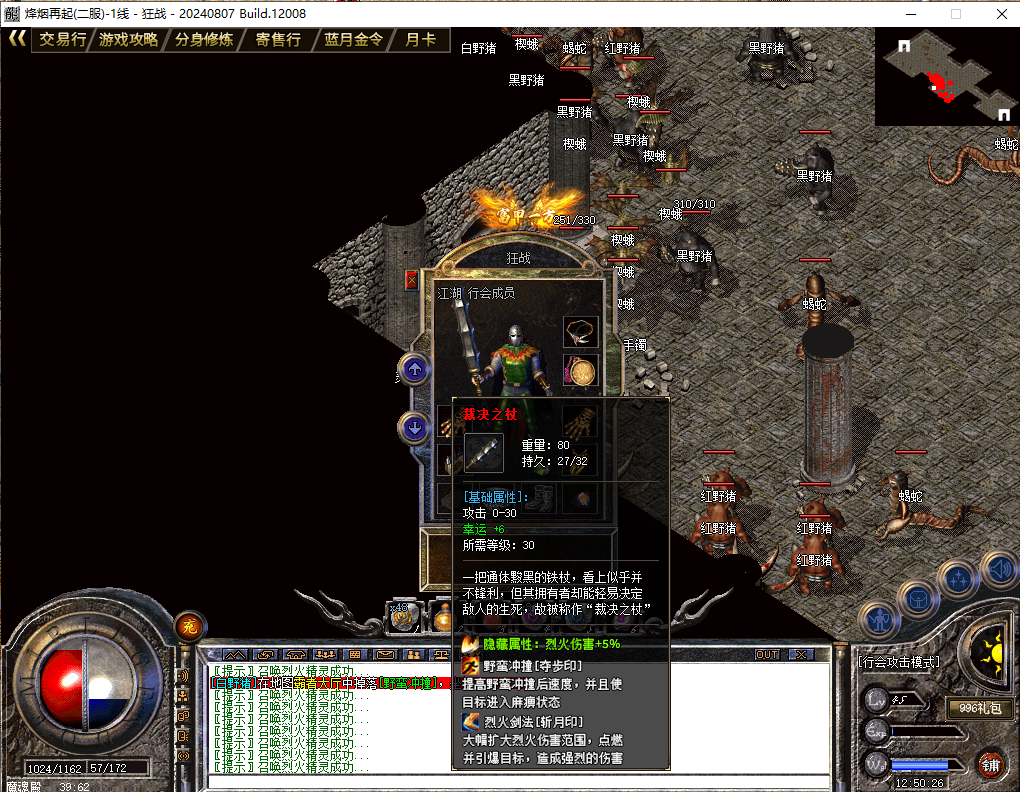Screen dimensions: 1020x792
Task: Click the up arrow button on character panel
Action: (415, 369)
